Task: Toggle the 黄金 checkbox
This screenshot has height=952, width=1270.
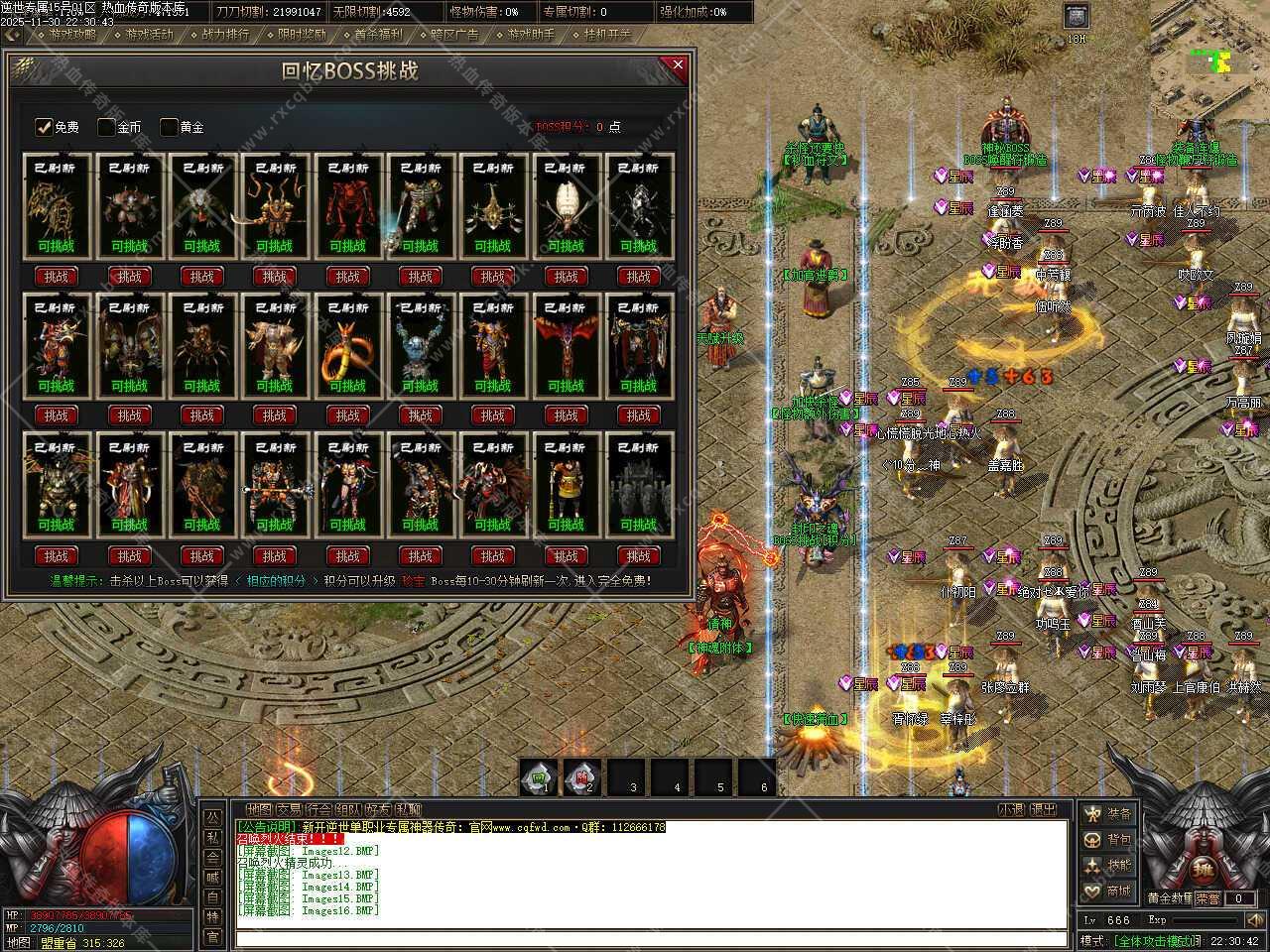Action: click(x=169, y=127)
